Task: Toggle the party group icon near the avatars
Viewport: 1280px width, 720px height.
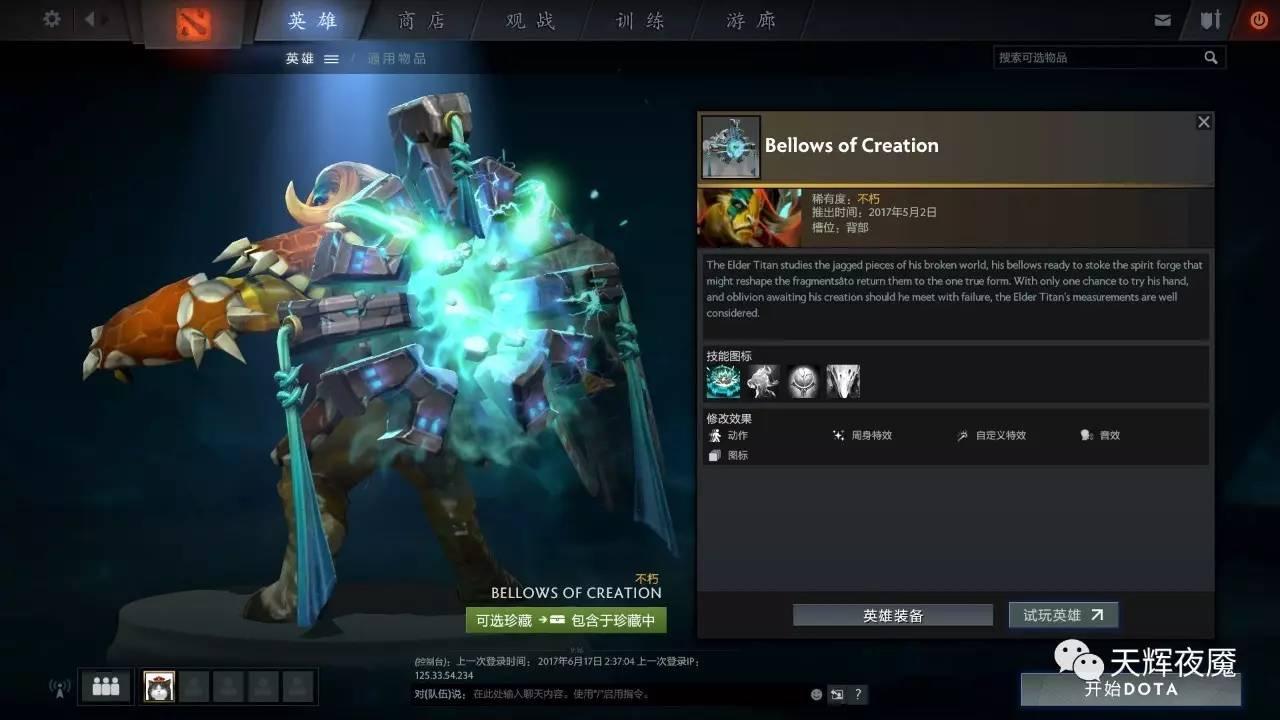Action: coord(104,686)
